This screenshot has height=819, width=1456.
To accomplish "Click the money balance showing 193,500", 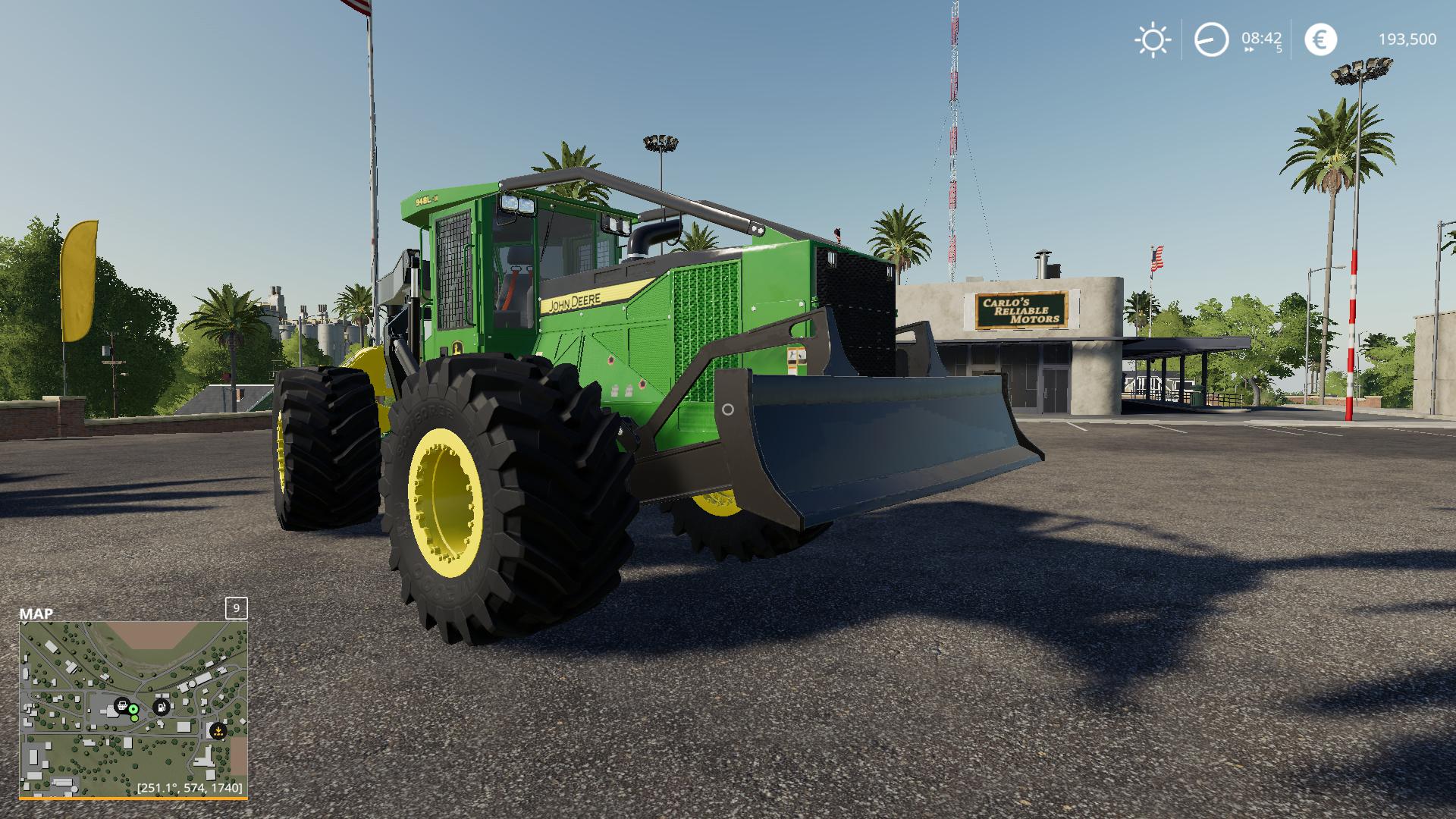I will [1407, 39].
